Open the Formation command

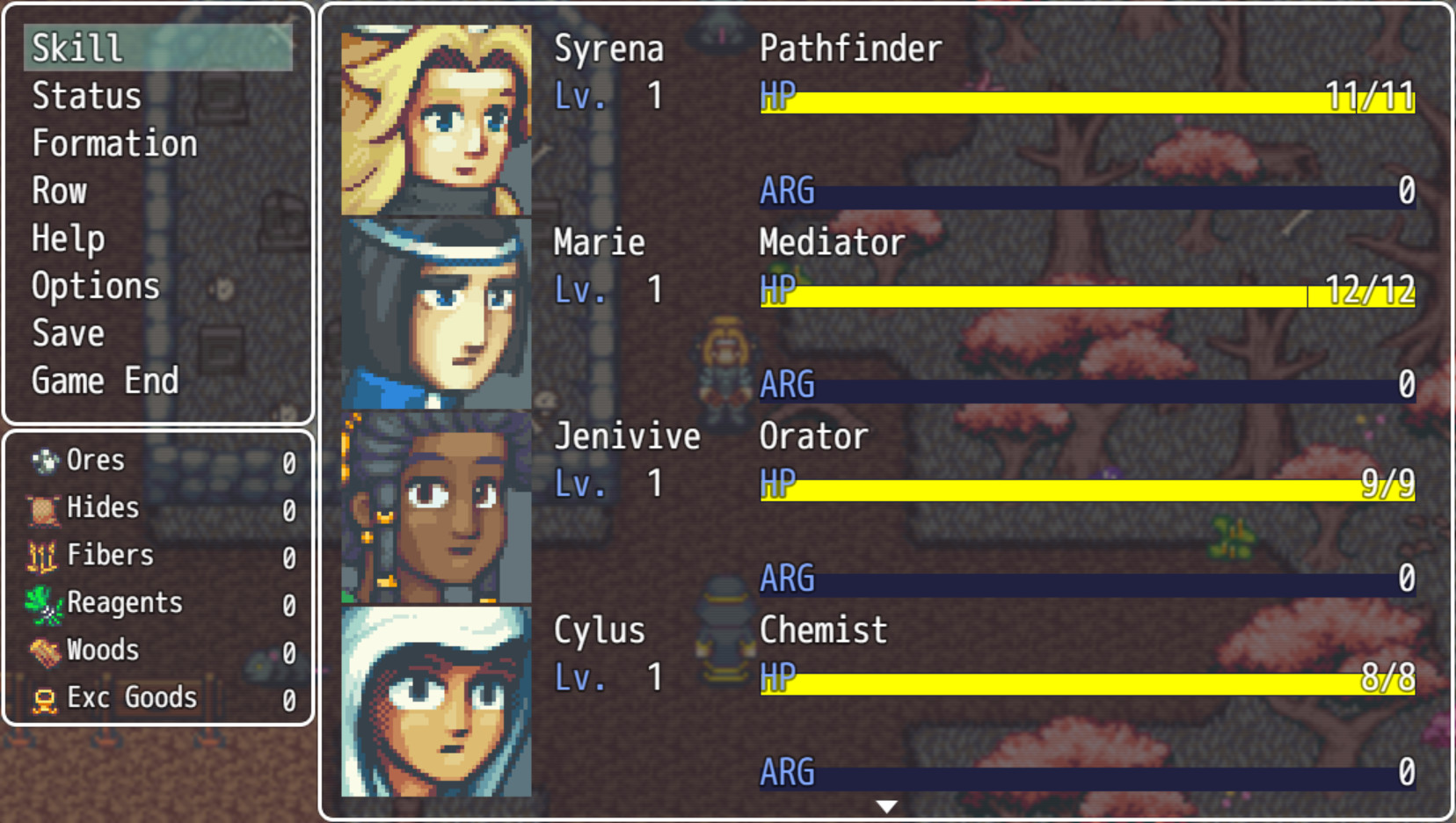pyautogui.click(x=114, y=143)
